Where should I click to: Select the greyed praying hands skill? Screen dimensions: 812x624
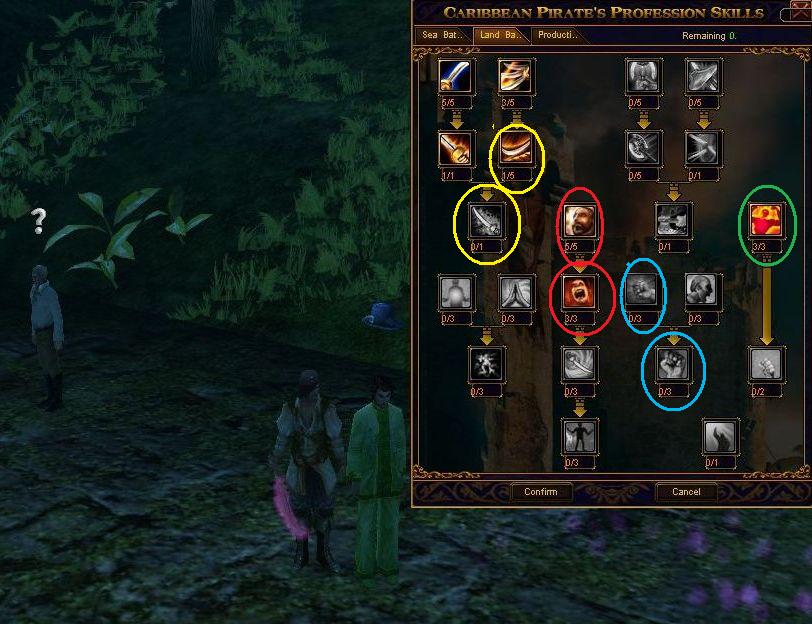point(515,292)
